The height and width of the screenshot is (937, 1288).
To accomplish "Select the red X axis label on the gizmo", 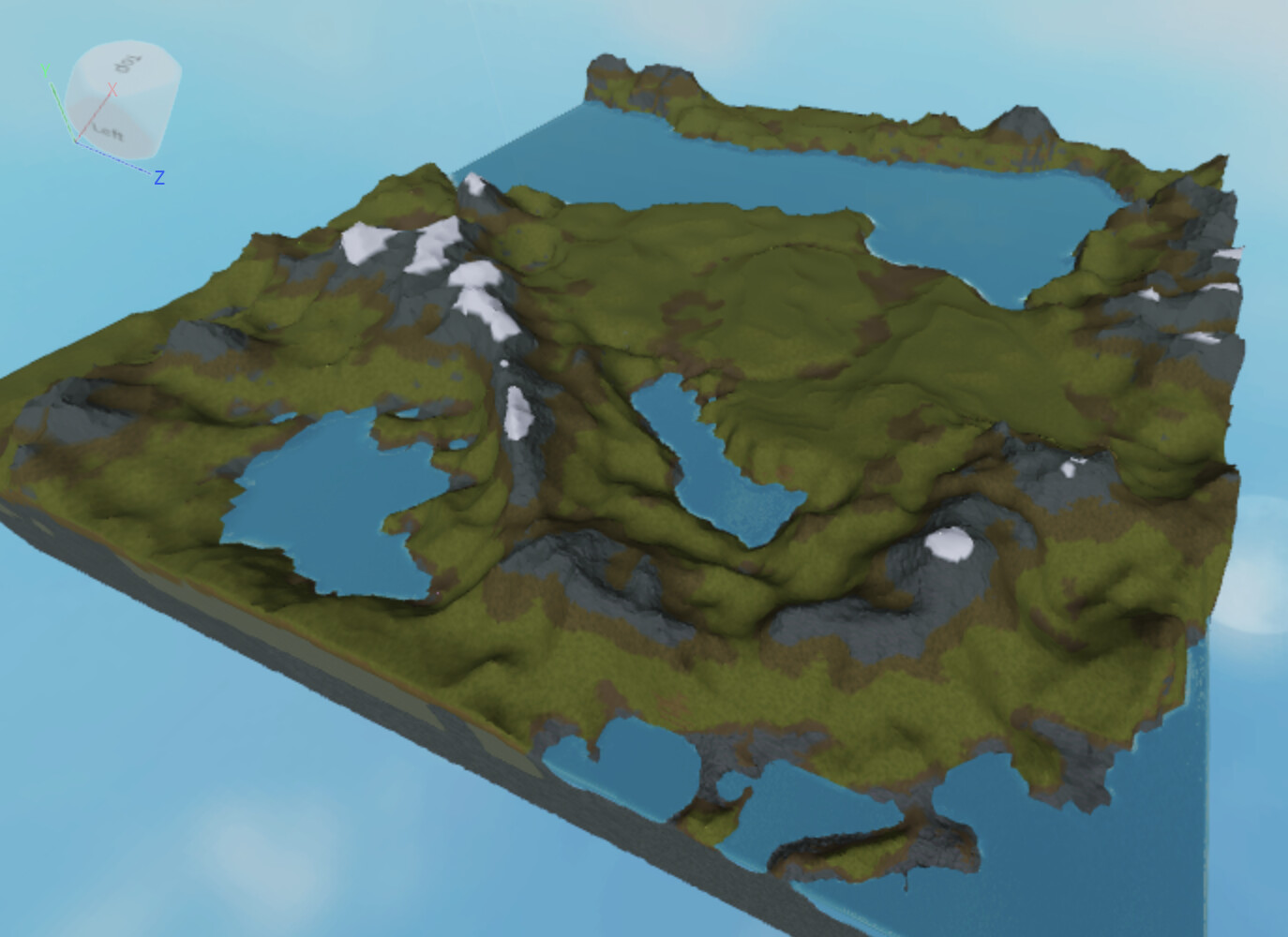I will point(112,89).
